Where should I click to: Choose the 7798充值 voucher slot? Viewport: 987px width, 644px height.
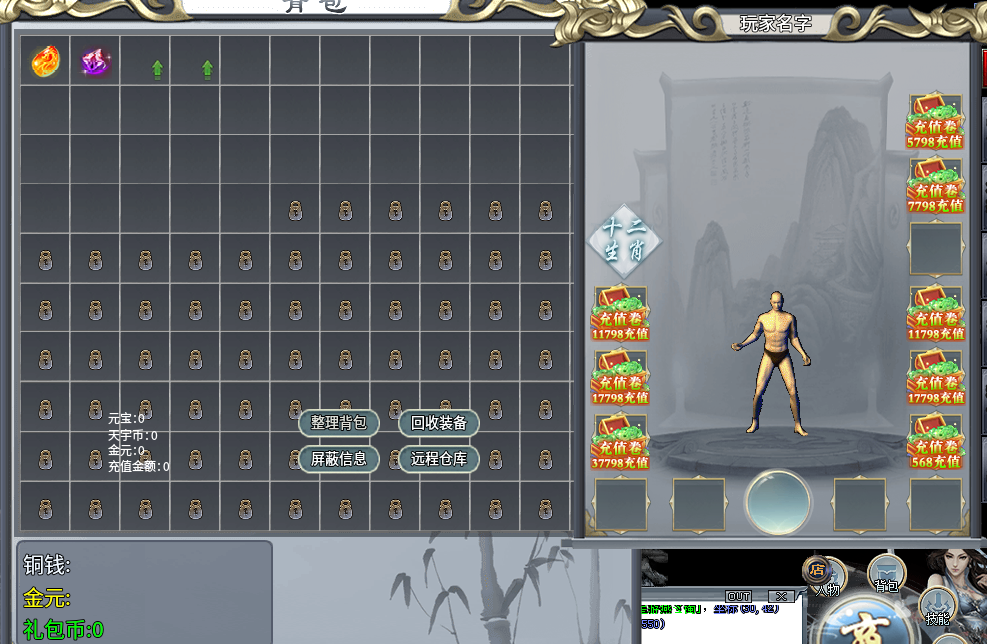pyautogui.click(x=935, y=185)
